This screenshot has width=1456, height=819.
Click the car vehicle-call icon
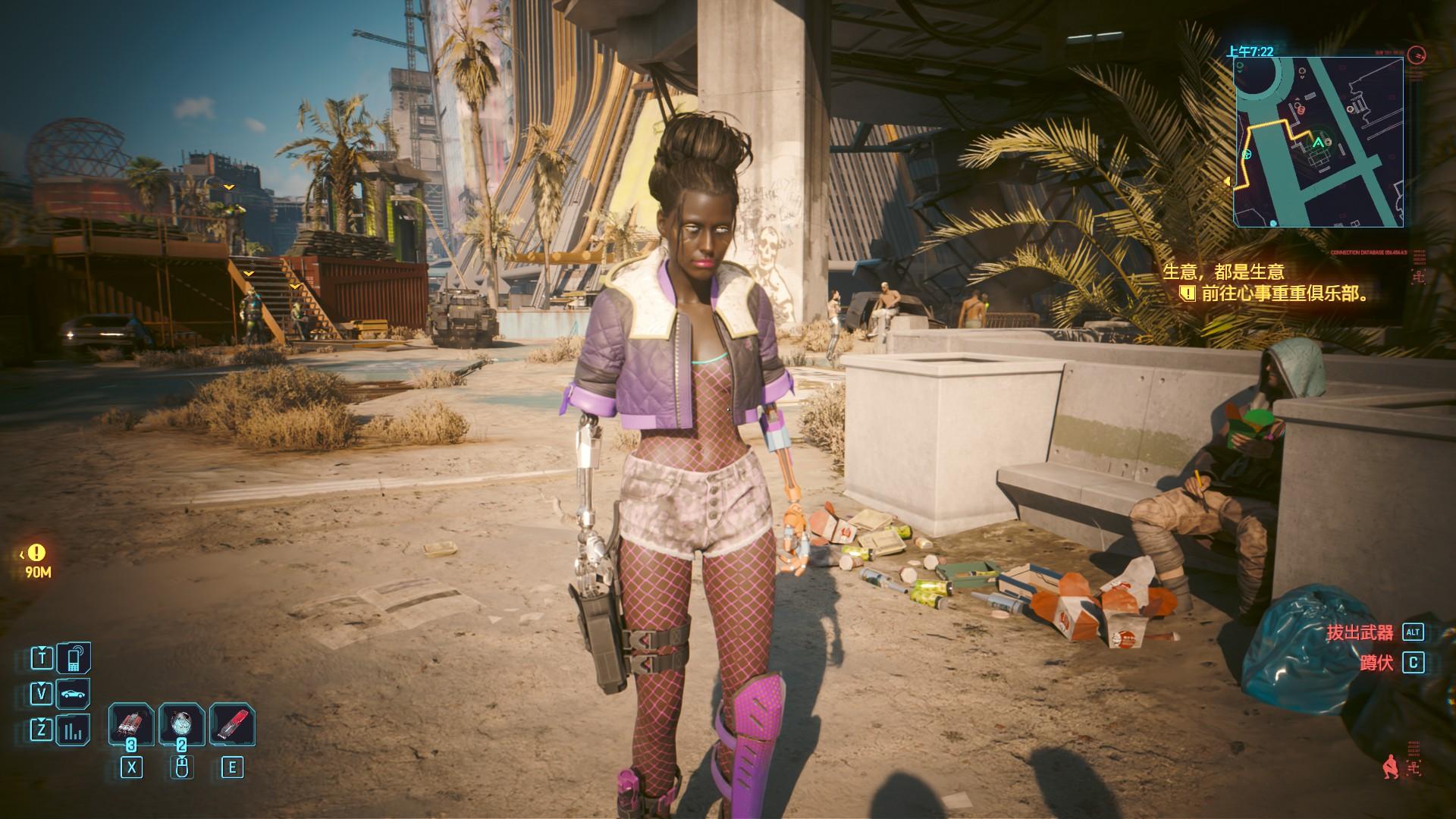73,693
